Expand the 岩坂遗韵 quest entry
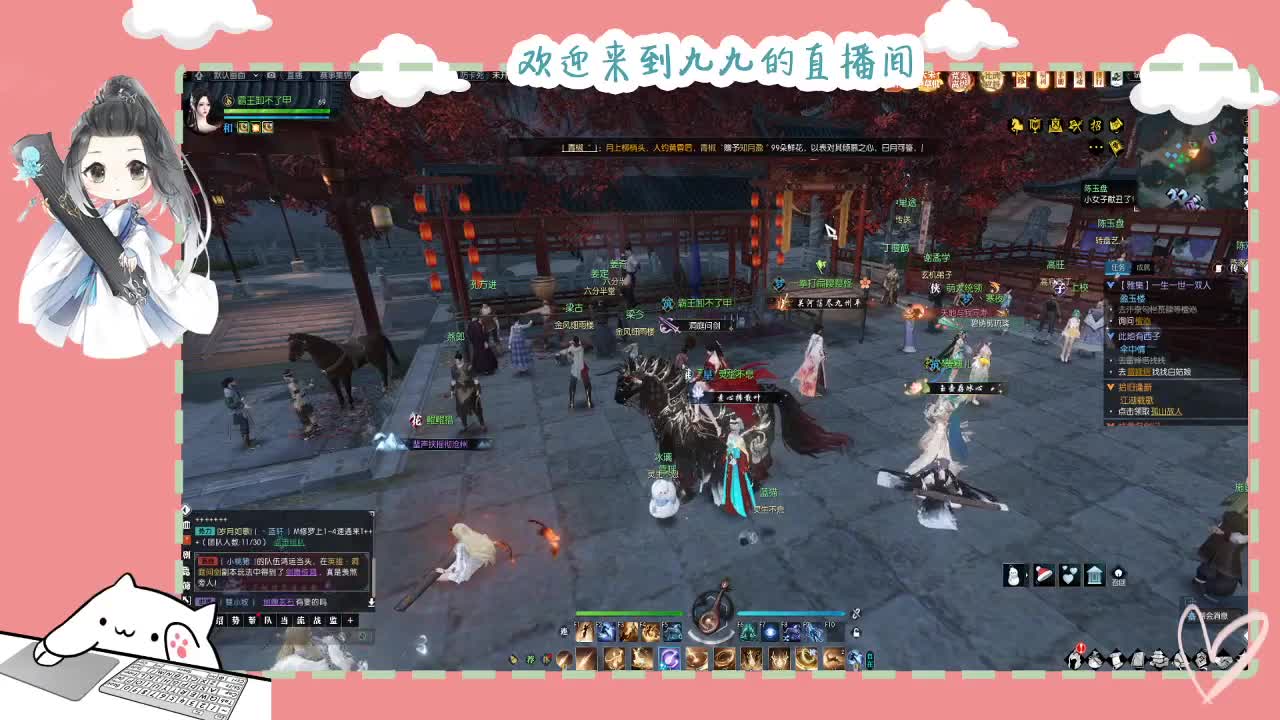Image resolution: width=1280 pixels, height=720 pixels. [x=1110, y=387]
